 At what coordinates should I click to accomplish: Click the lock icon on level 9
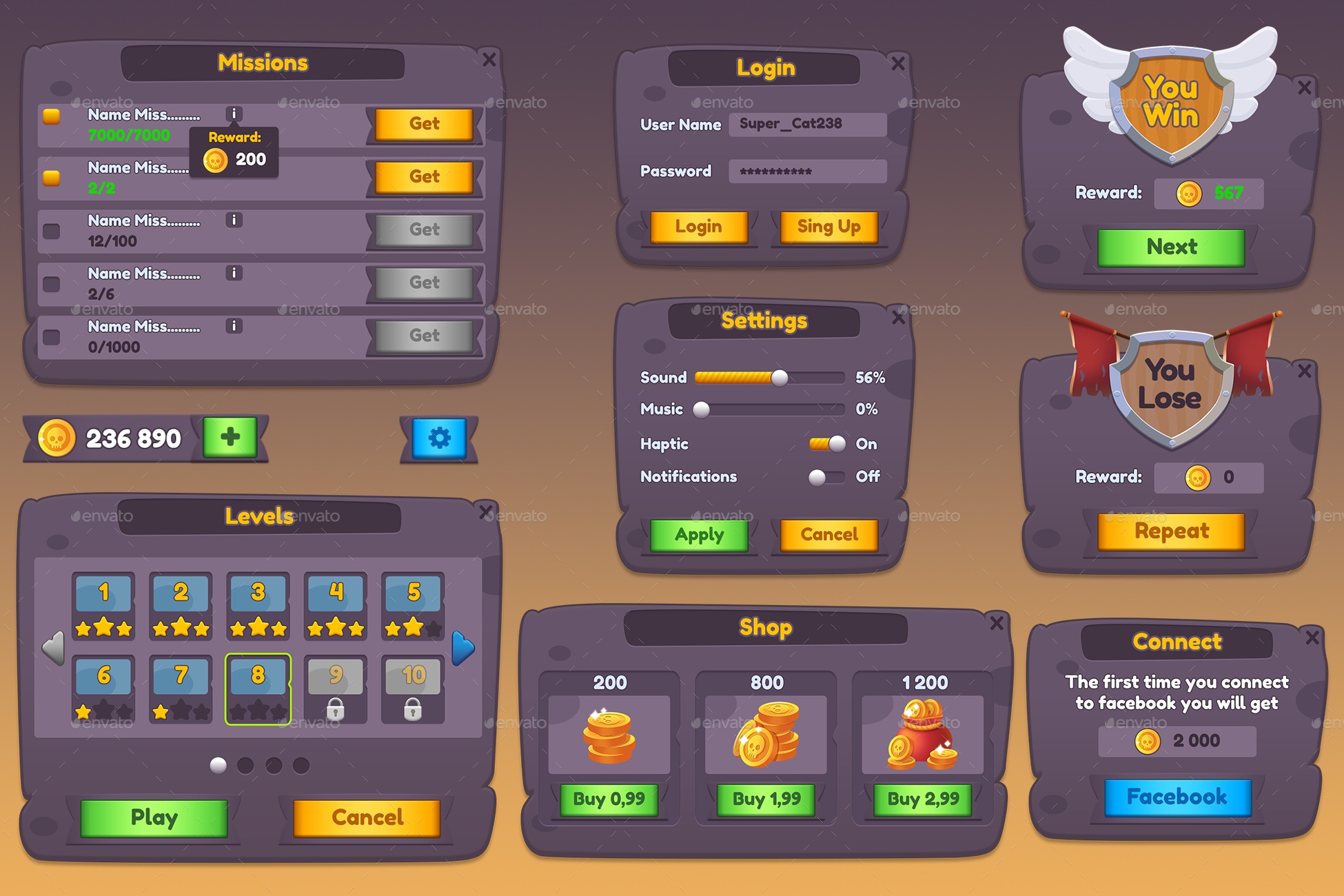point(336,710)
